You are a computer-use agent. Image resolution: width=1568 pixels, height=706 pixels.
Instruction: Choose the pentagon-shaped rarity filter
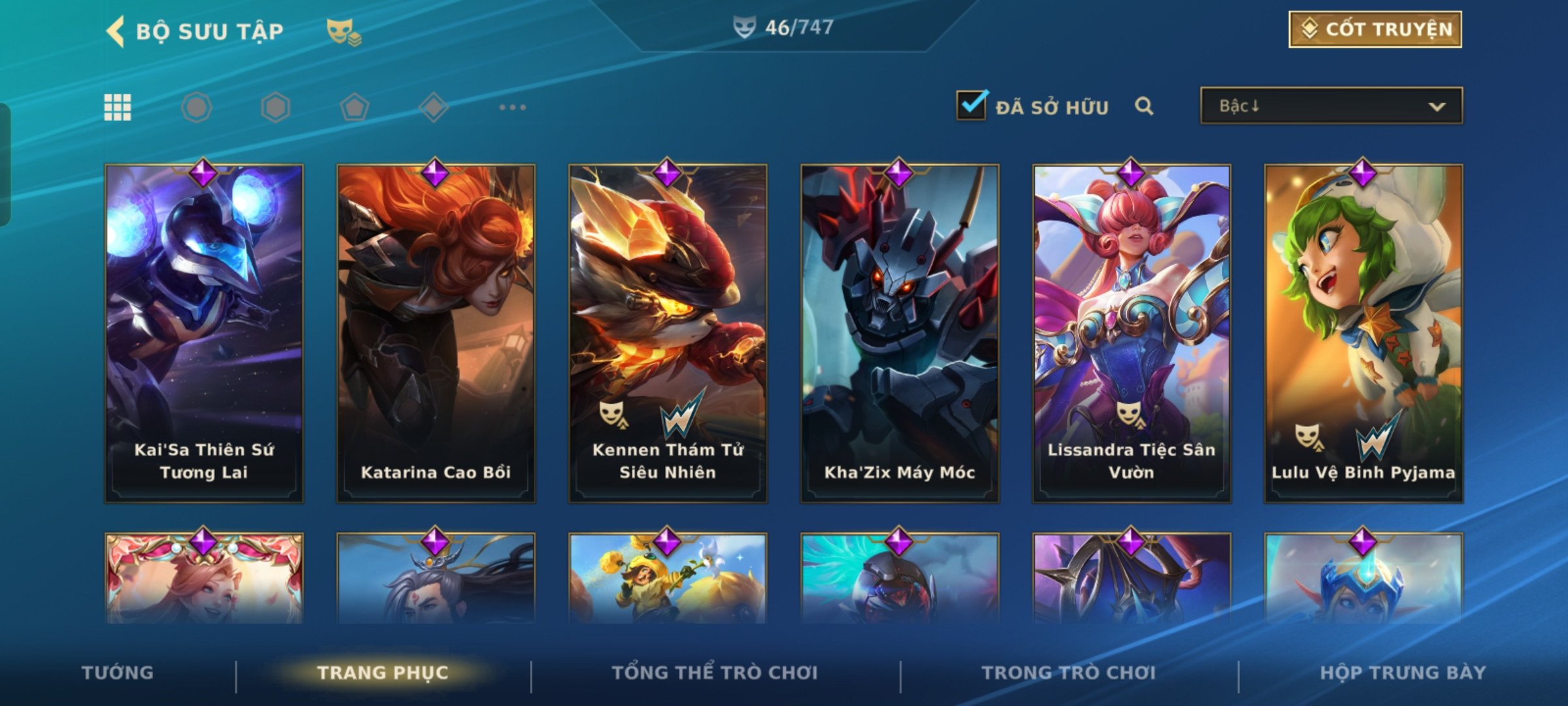click(x=355, y=107)
